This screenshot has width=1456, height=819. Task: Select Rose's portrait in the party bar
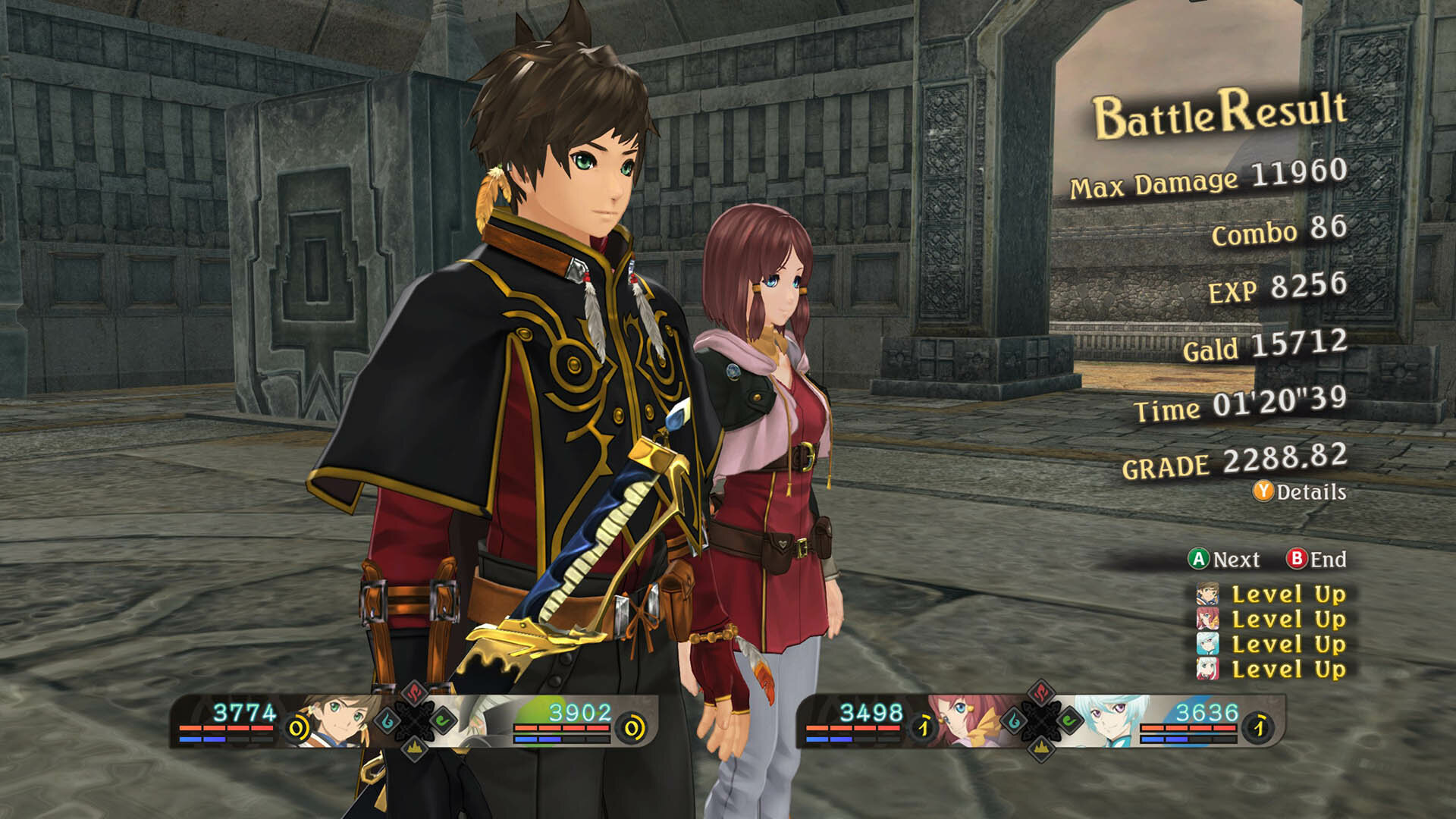pos(968,721)
